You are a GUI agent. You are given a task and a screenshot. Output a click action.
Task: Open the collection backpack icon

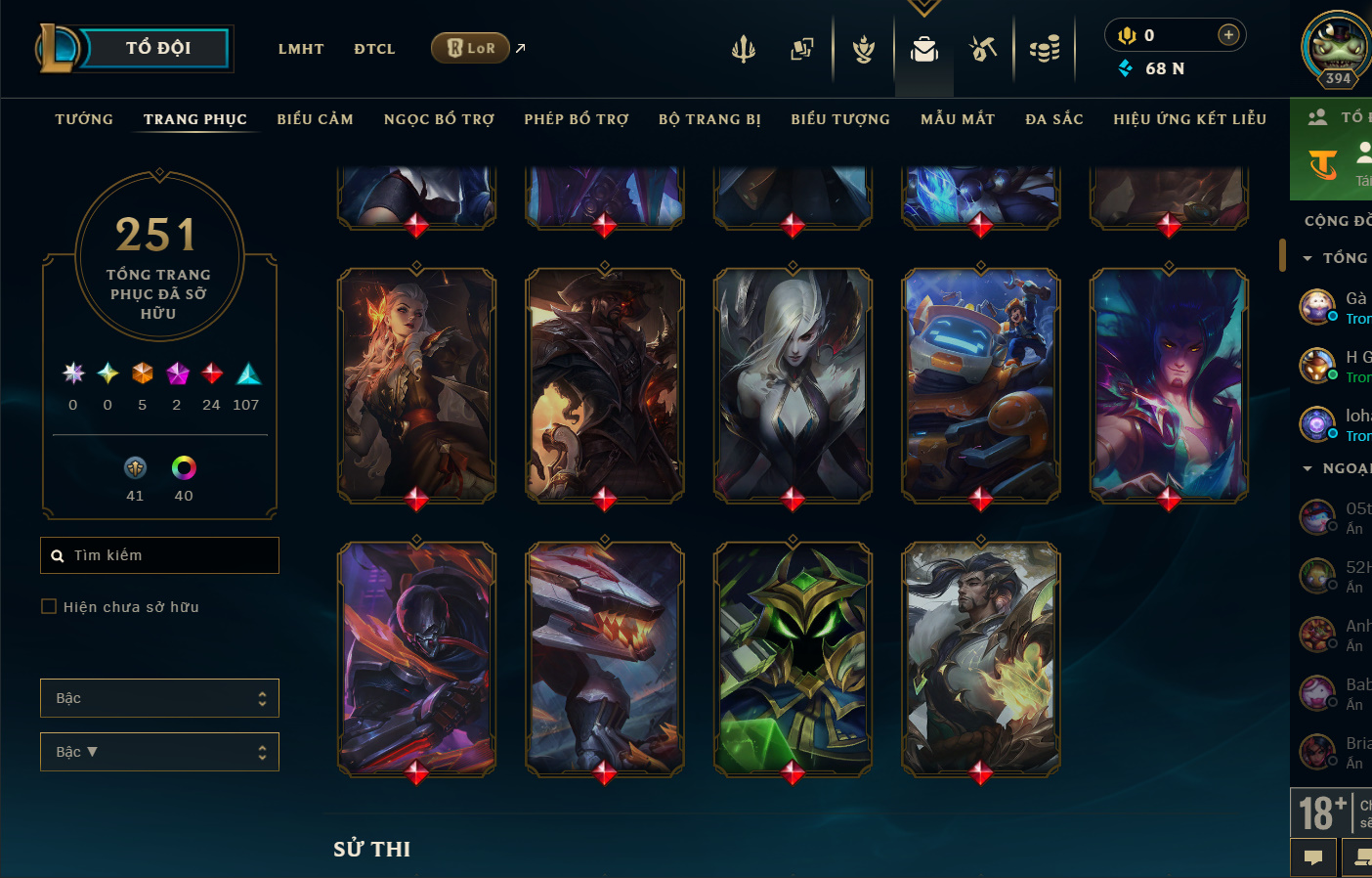coord(923,49)
